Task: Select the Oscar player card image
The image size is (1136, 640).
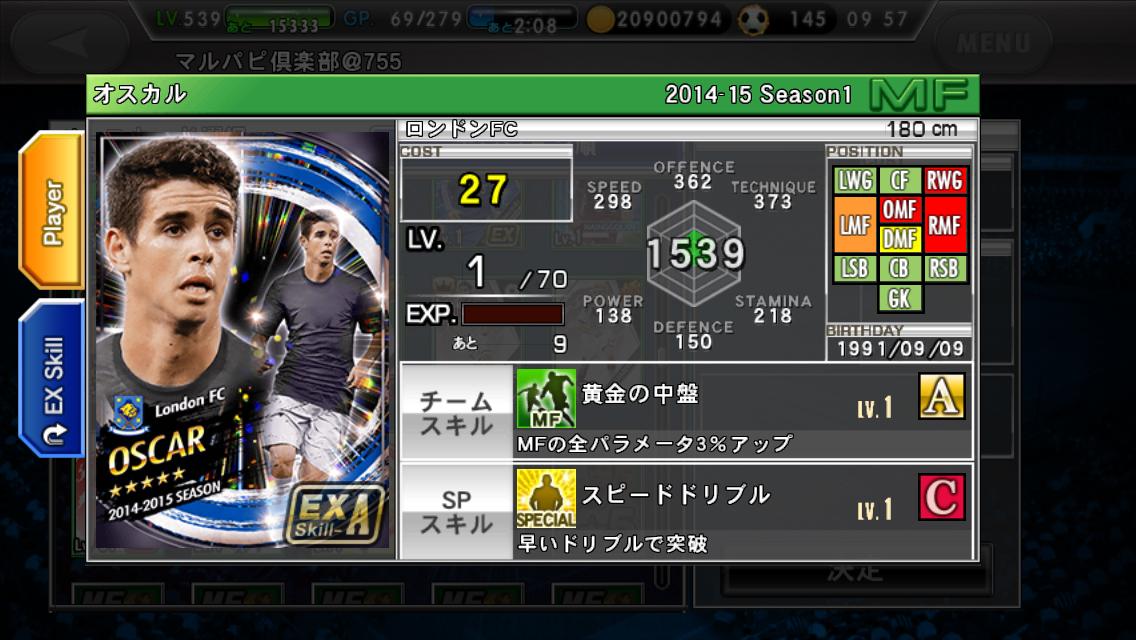Action: point(243,340)
